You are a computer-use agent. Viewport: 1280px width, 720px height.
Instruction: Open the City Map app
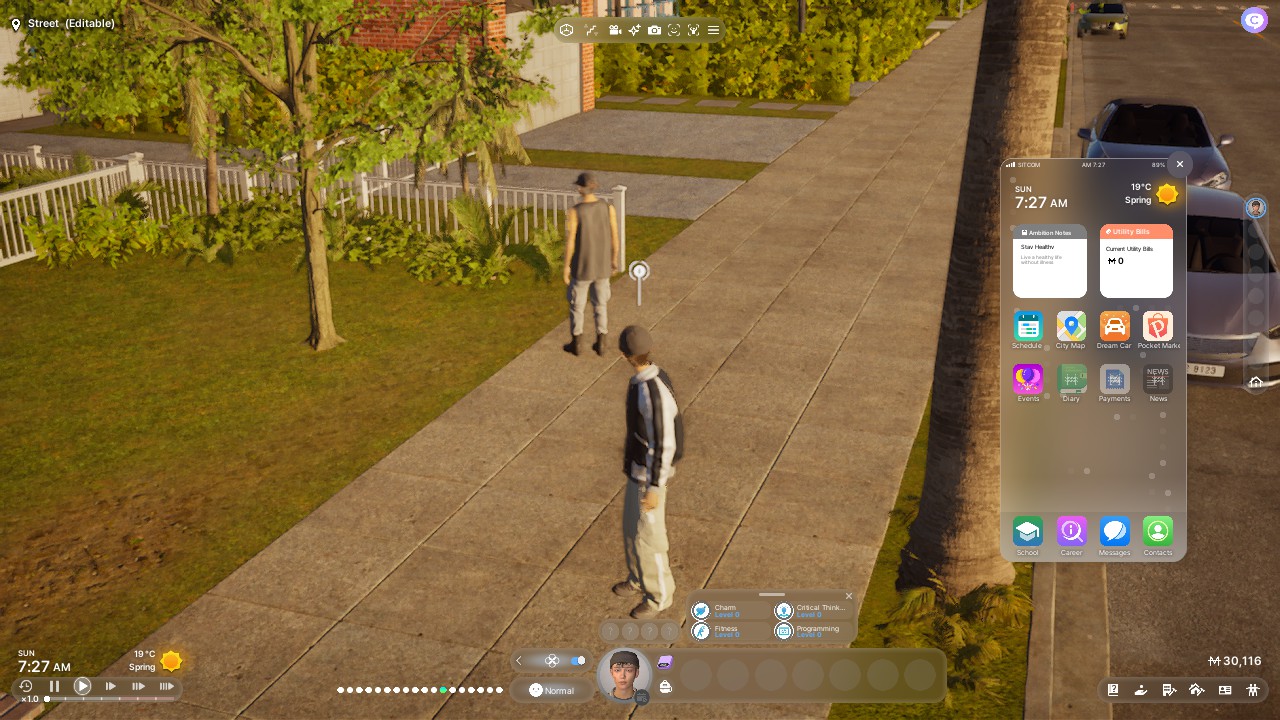point(1071,326)
